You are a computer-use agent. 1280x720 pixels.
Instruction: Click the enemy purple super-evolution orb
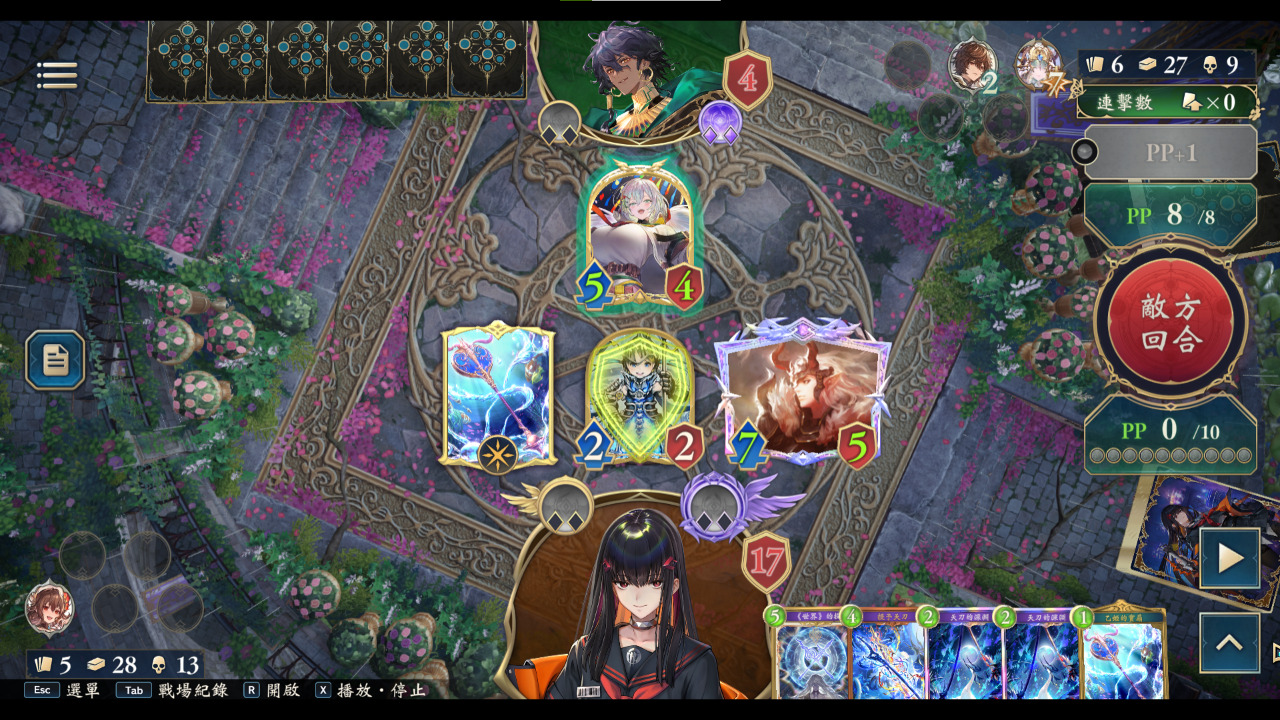pyautogui.click(x=719, y=123)
